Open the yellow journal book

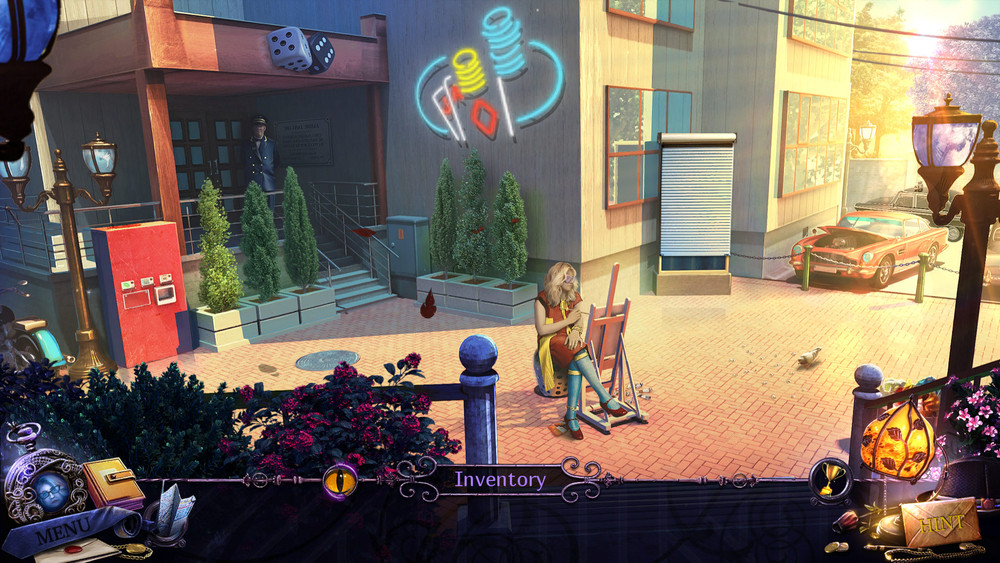tap(112, 484)
